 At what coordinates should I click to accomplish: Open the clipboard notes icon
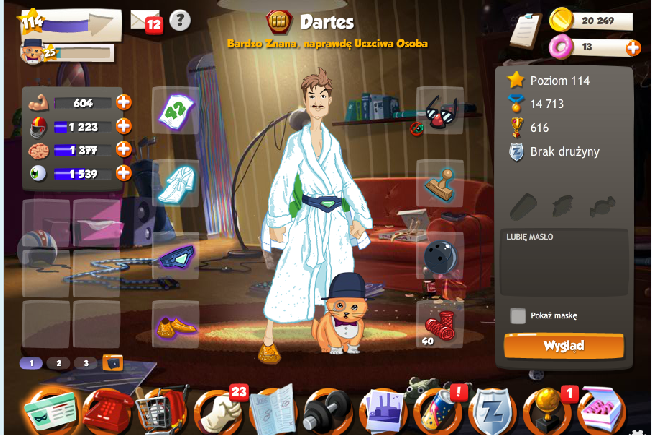point(523,29)
